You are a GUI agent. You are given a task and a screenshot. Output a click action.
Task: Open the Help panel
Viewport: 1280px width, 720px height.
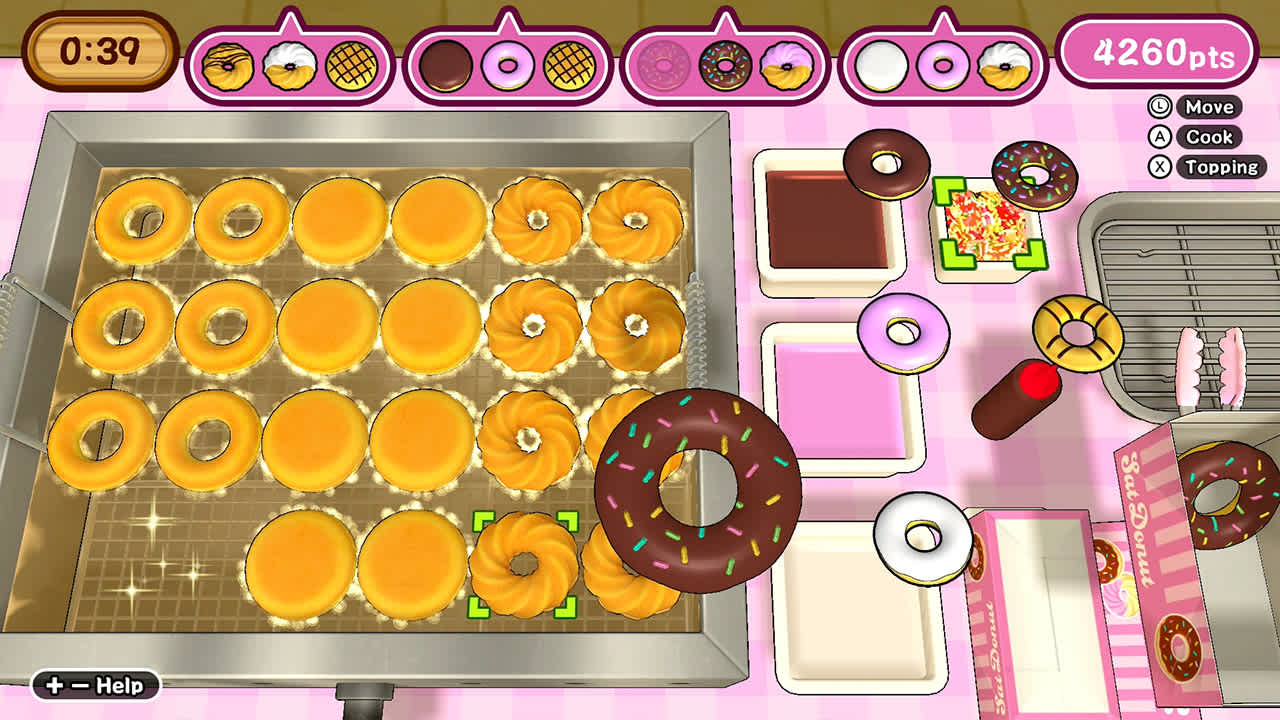tap(95, 685)
